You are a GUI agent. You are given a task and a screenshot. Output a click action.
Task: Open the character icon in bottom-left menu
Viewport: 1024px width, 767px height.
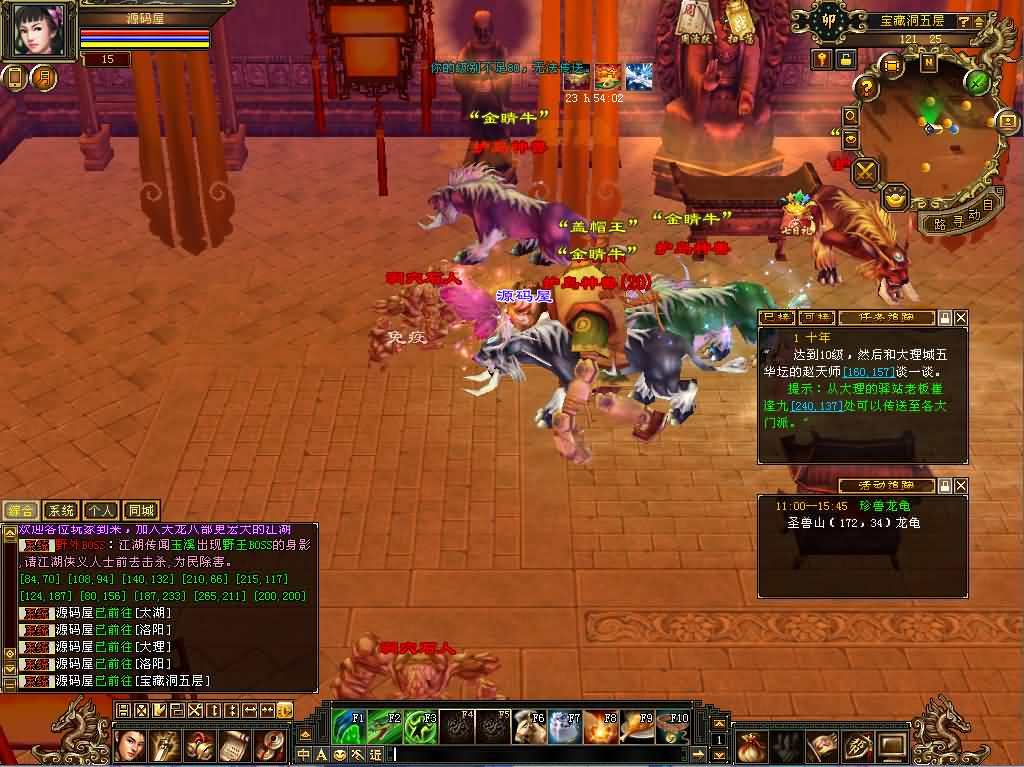point(131,745)
